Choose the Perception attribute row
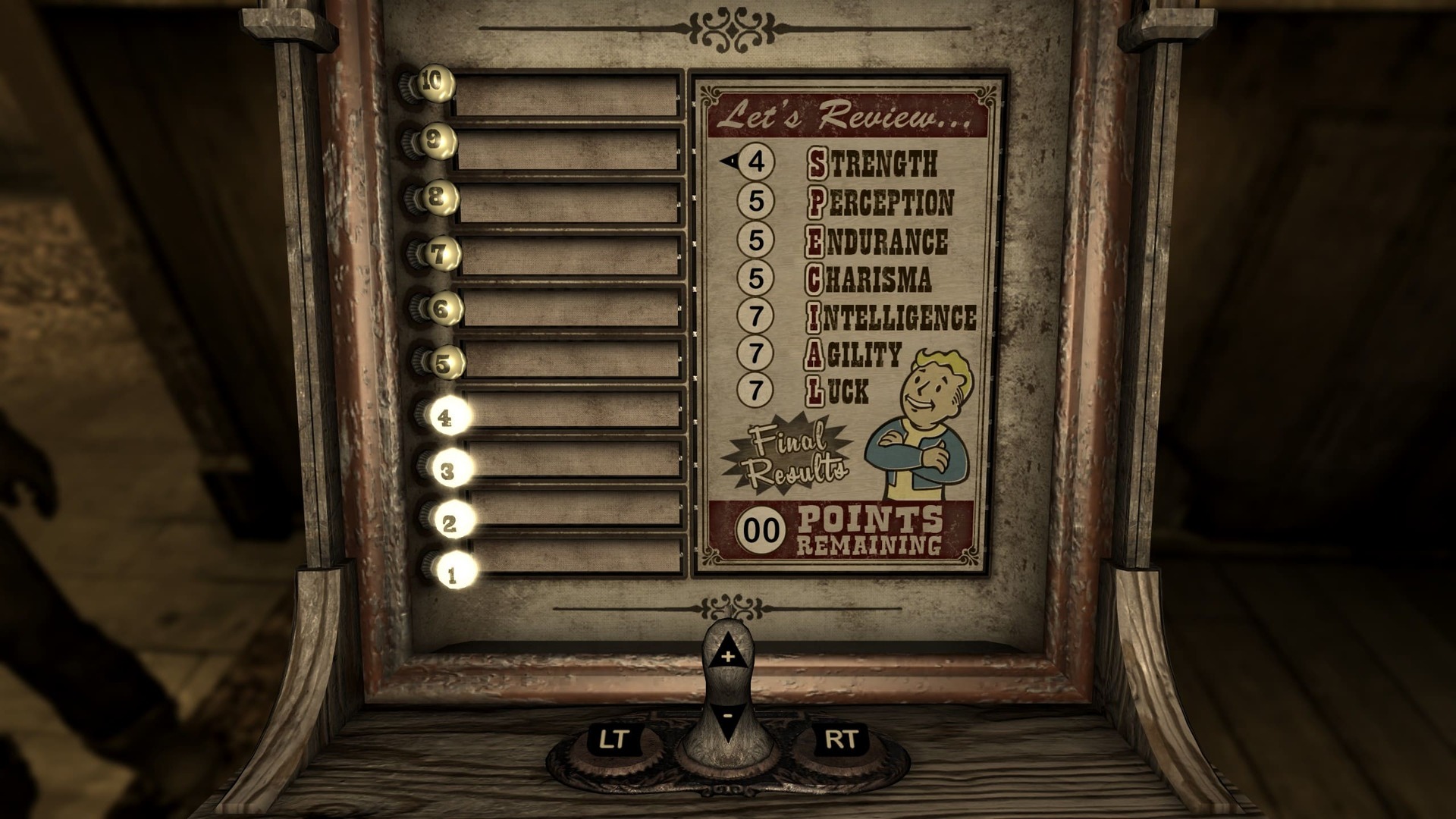The image size is (1456, 819). click(x=880, y=202)
